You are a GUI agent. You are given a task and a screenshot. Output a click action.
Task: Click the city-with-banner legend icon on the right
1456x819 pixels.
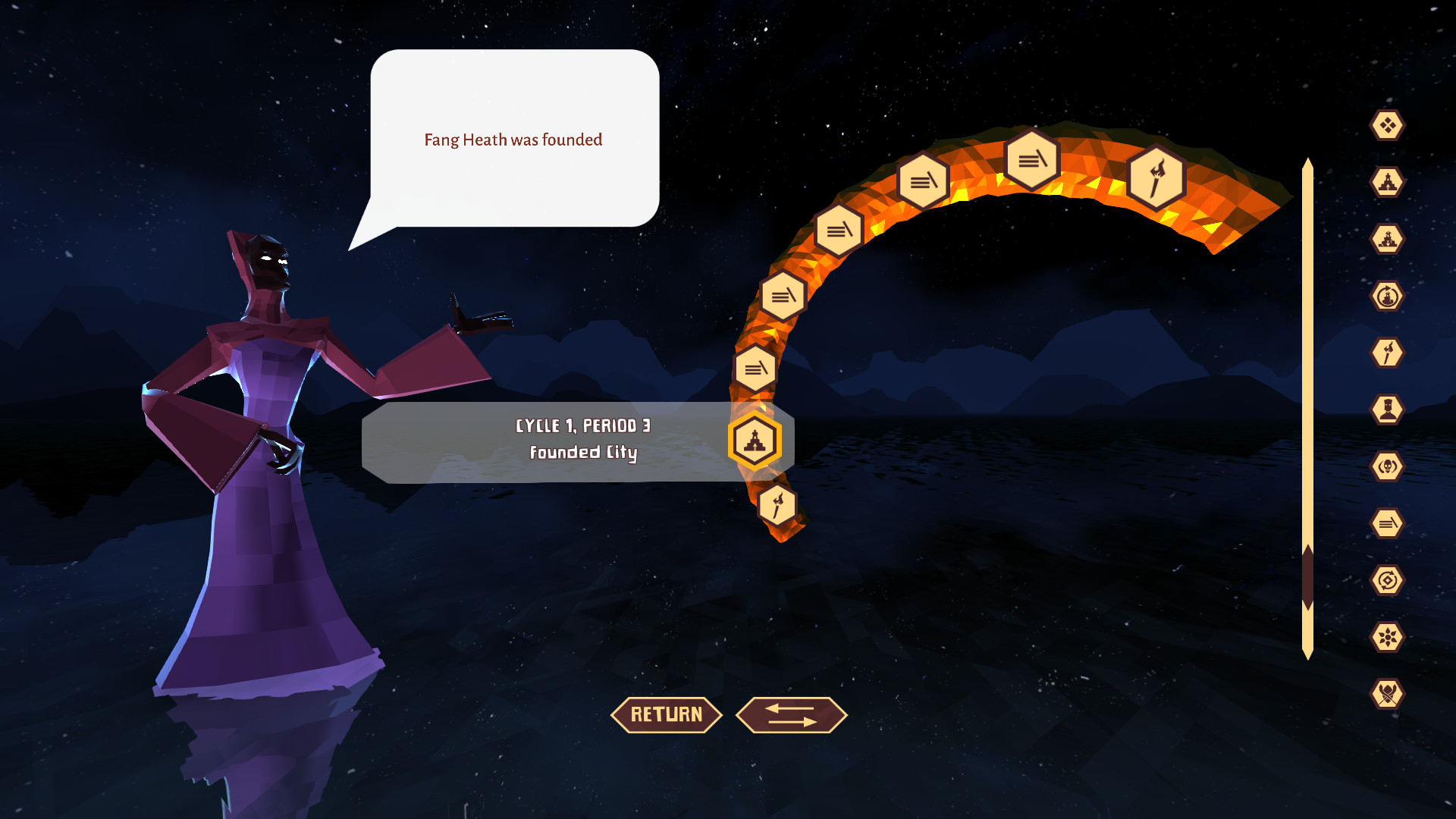1387,237
